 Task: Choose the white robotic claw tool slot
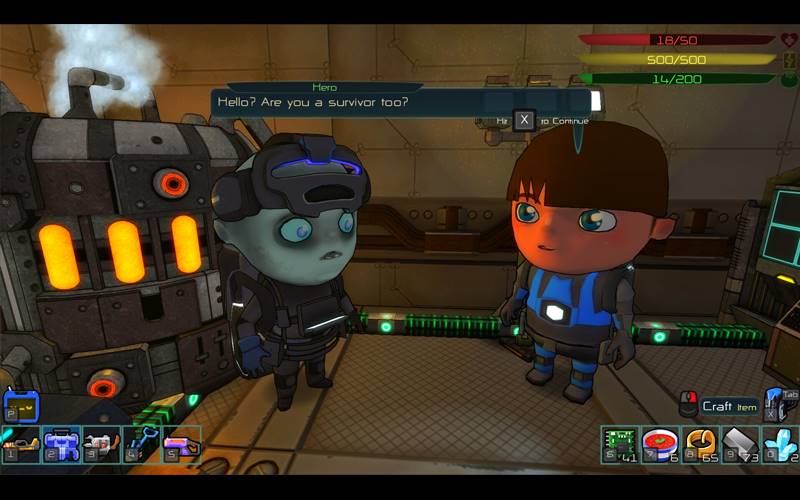coord(101,444)
